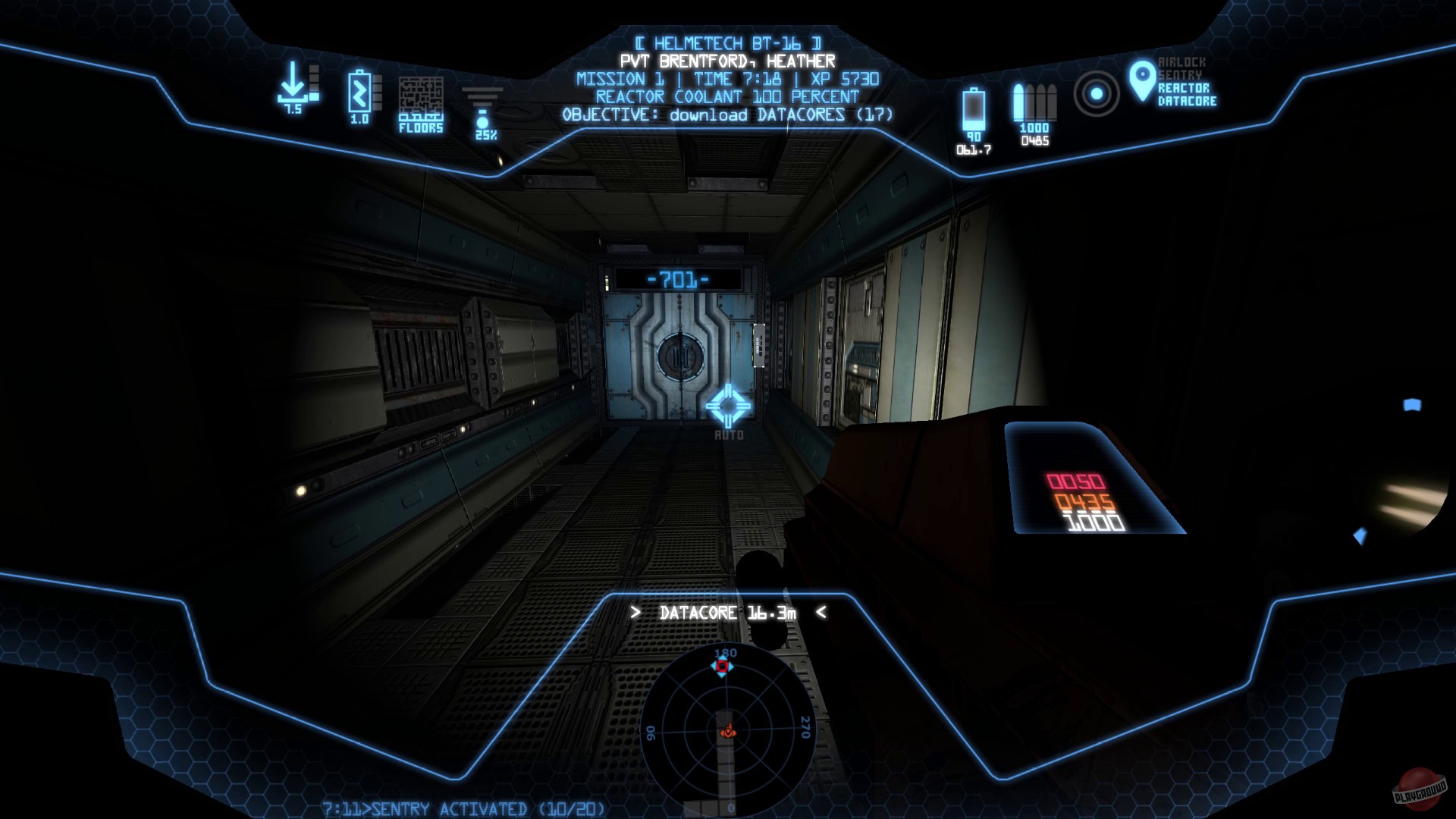Open the REACTOR entry in the waypoint list
Viewport: 1456px width, 819px height.
point(1185,87)
